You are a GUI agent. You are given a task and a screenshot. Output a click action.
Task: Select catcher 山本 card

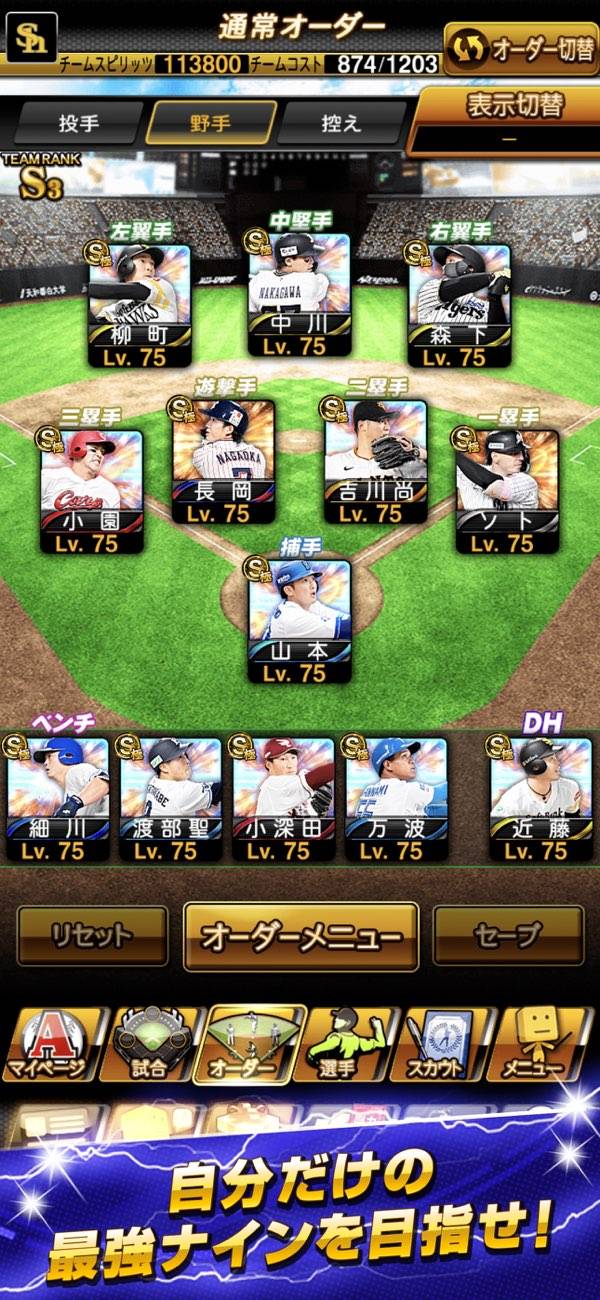(299, 622)
